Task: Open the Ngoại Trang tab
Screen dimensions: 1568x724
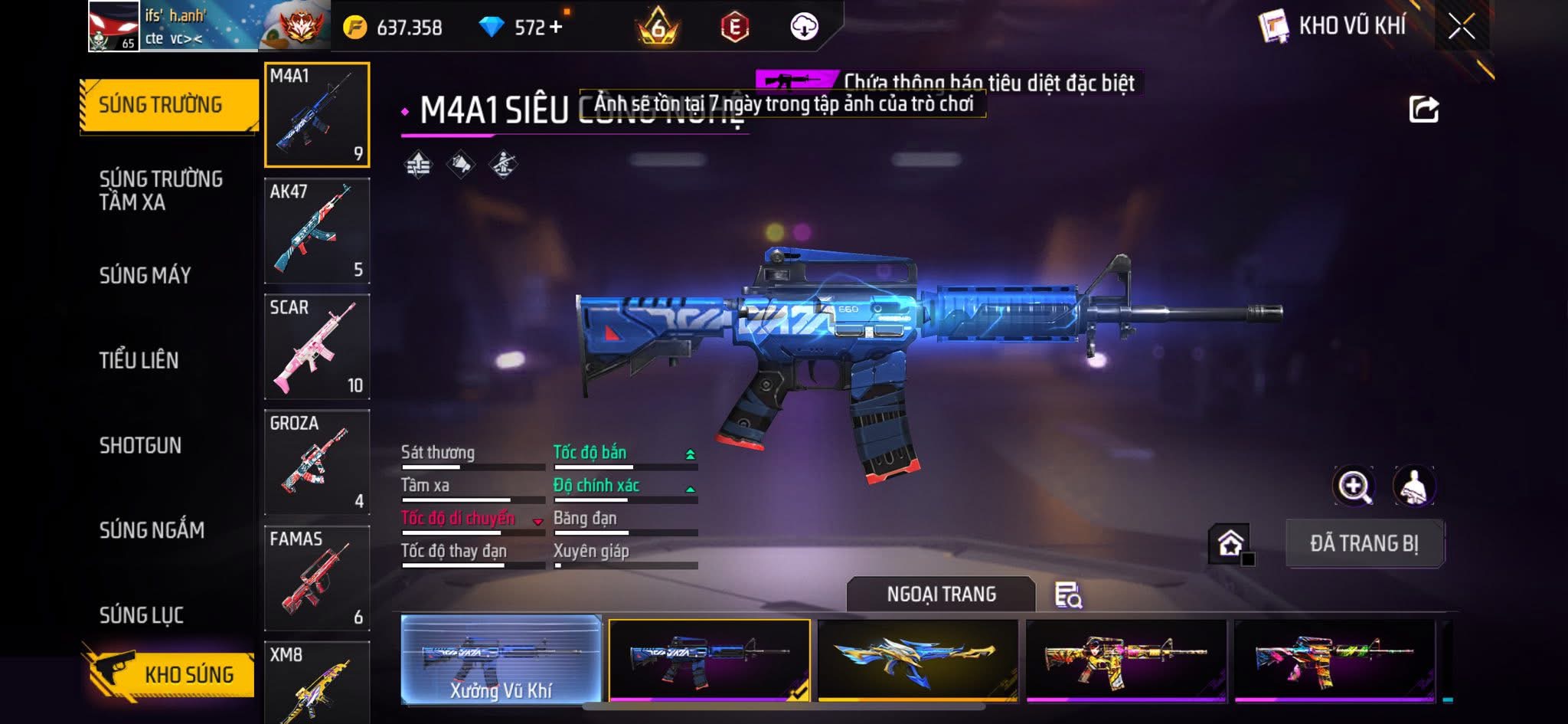Action: click(x=941, y=594)
